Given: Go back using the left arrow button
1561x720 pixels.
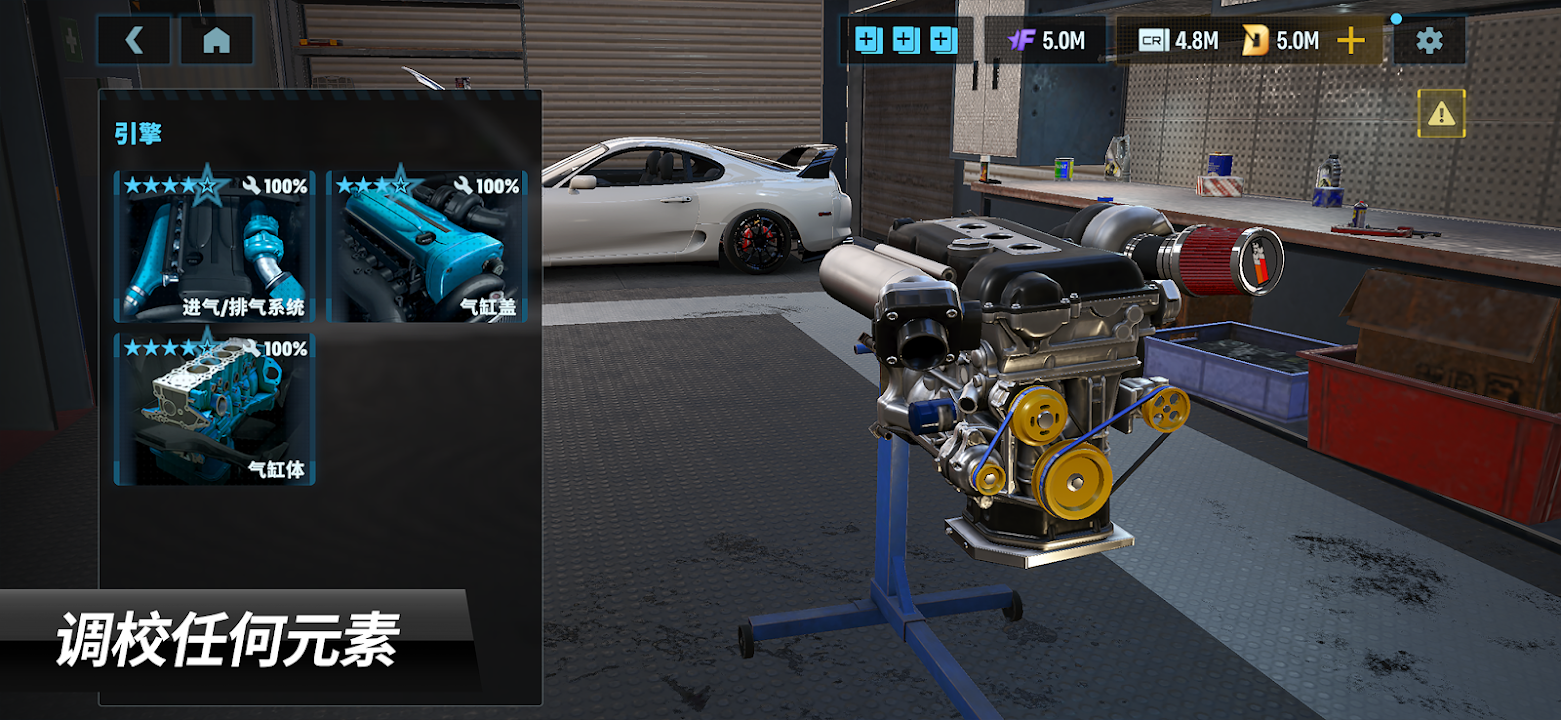Looking at the screenshot, I should (x=134, y=41).
